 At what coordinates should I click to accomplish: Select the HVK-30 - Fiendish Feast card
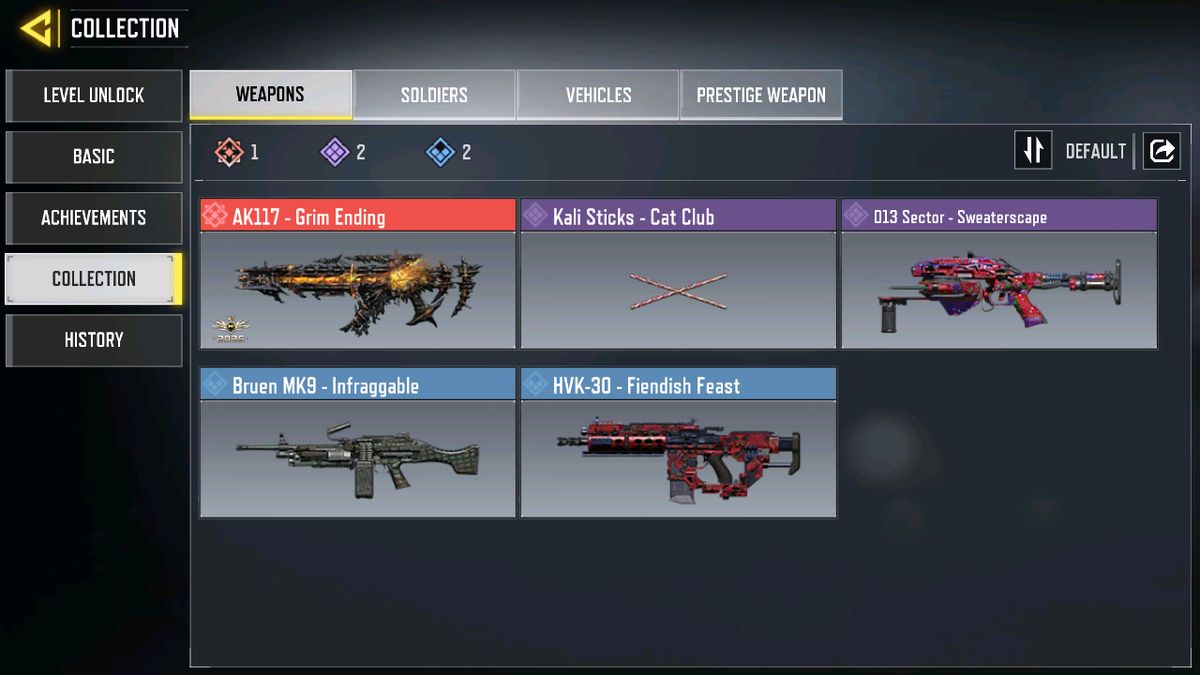click(678, 442)
